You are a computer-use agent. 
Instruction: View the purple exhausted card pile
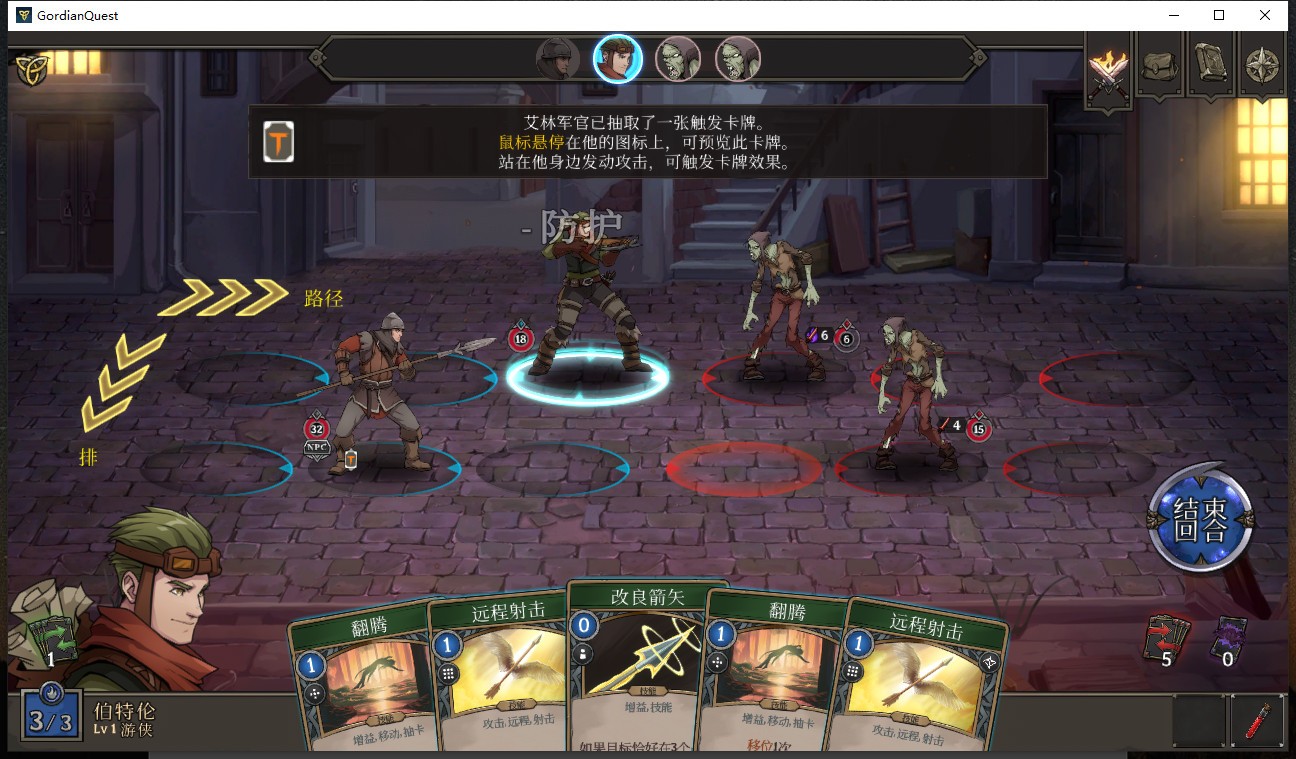pyautogui.click(x=1228, y=637)
